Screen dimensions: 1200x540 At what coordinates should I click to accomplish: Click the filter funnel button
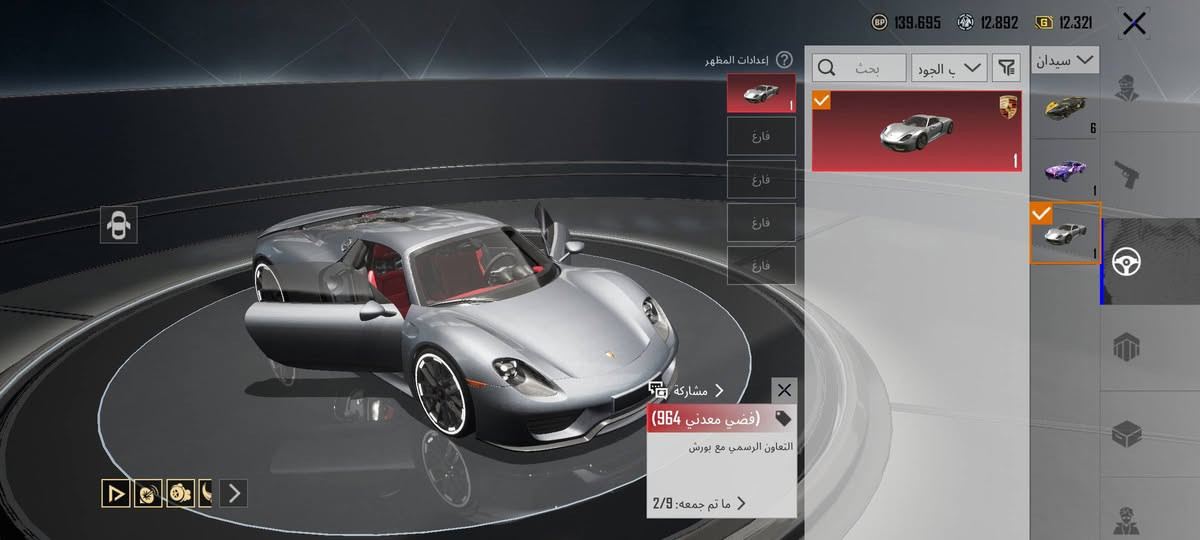click(1007, 68)
